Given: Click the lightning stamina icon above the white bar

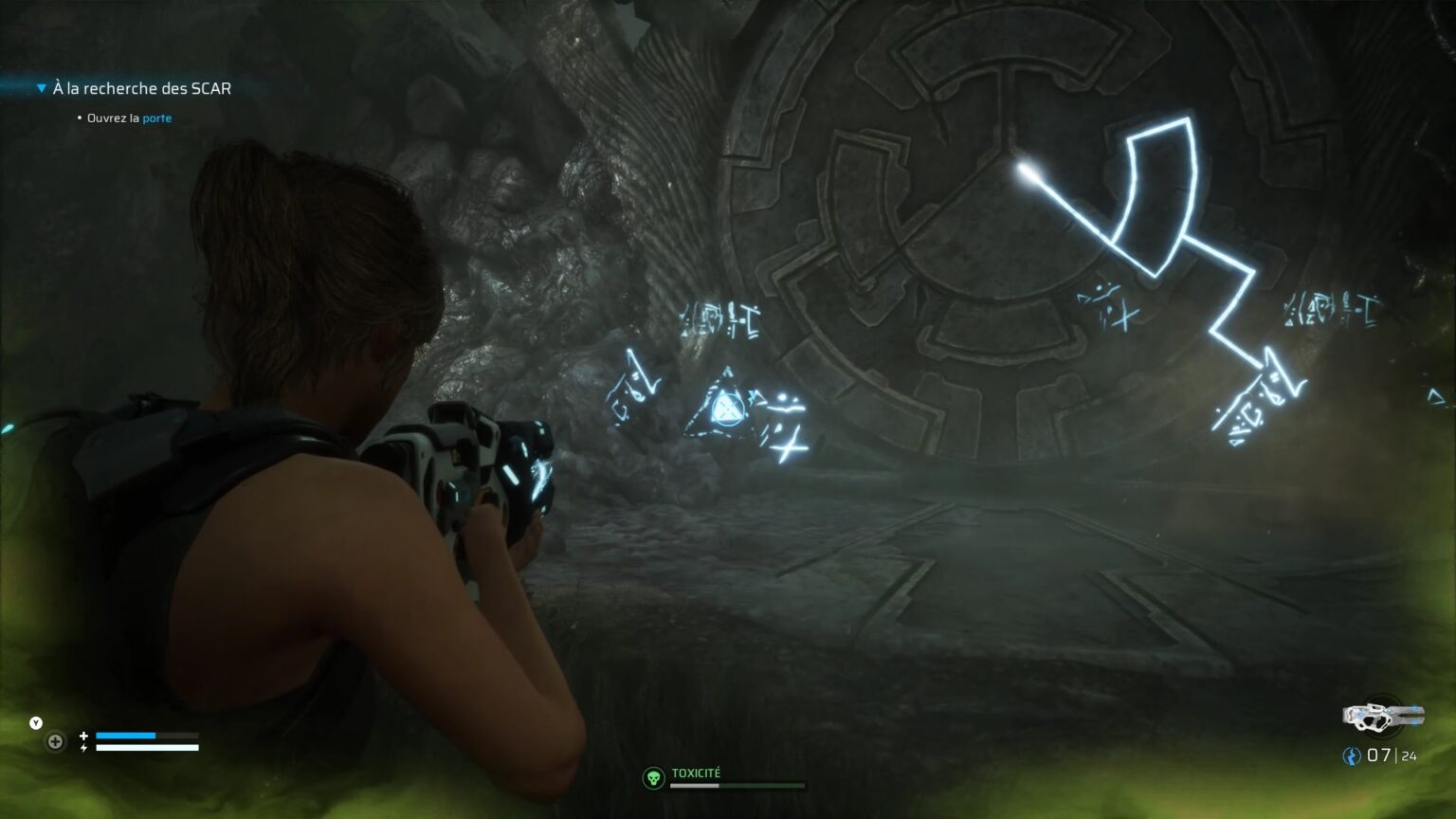Looking at the screenshot, I should [84, 746].
